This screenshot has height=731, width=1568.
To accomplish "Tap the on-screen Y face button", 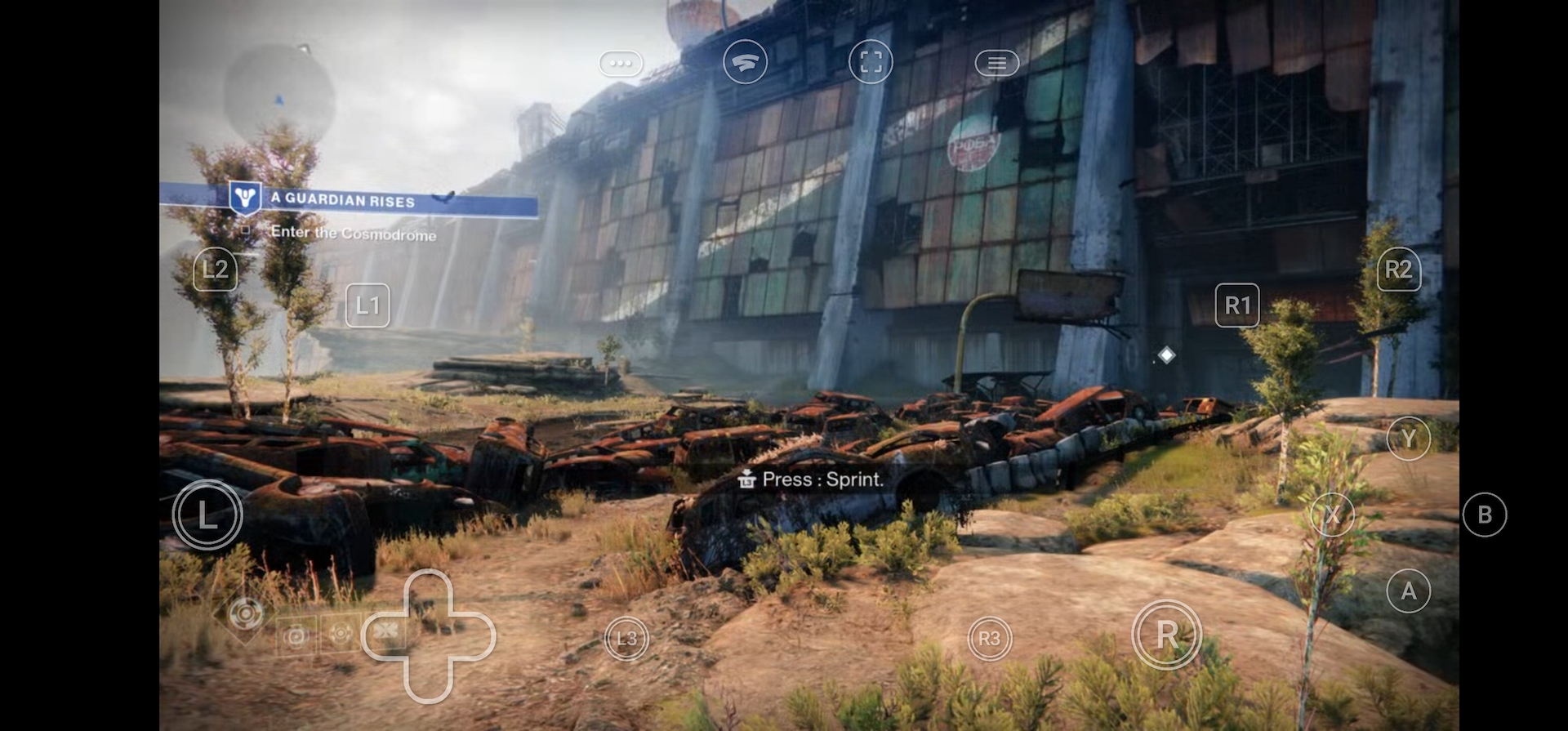I will pos(1408,439).
